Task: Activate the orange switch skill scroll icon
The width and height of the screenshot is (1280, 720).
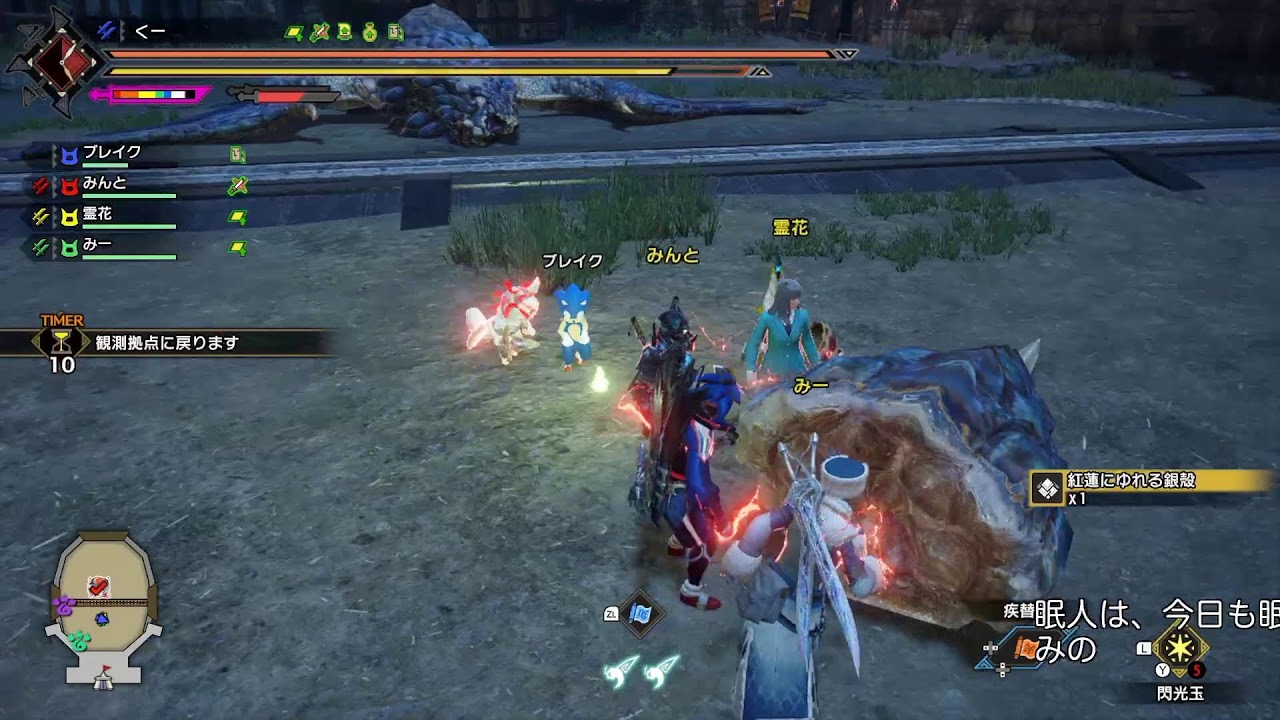Action: click(1029, 649)
